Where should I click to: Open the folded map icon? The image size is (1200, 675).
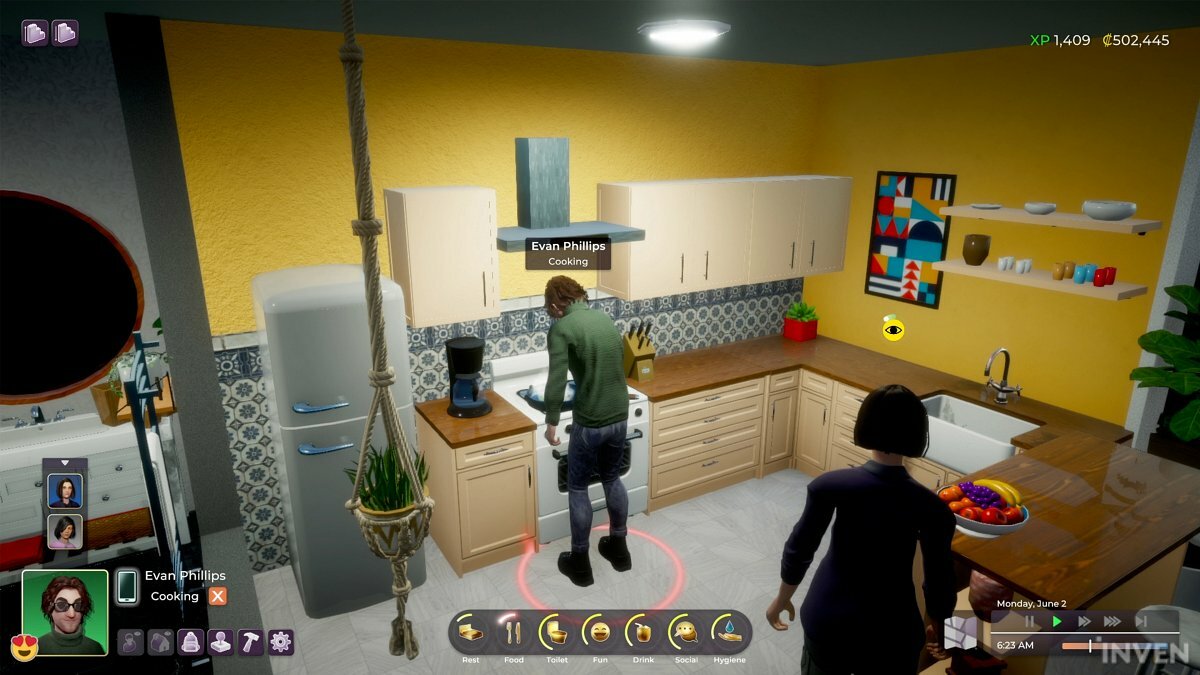pyautogui.click(x=959, y=632)
